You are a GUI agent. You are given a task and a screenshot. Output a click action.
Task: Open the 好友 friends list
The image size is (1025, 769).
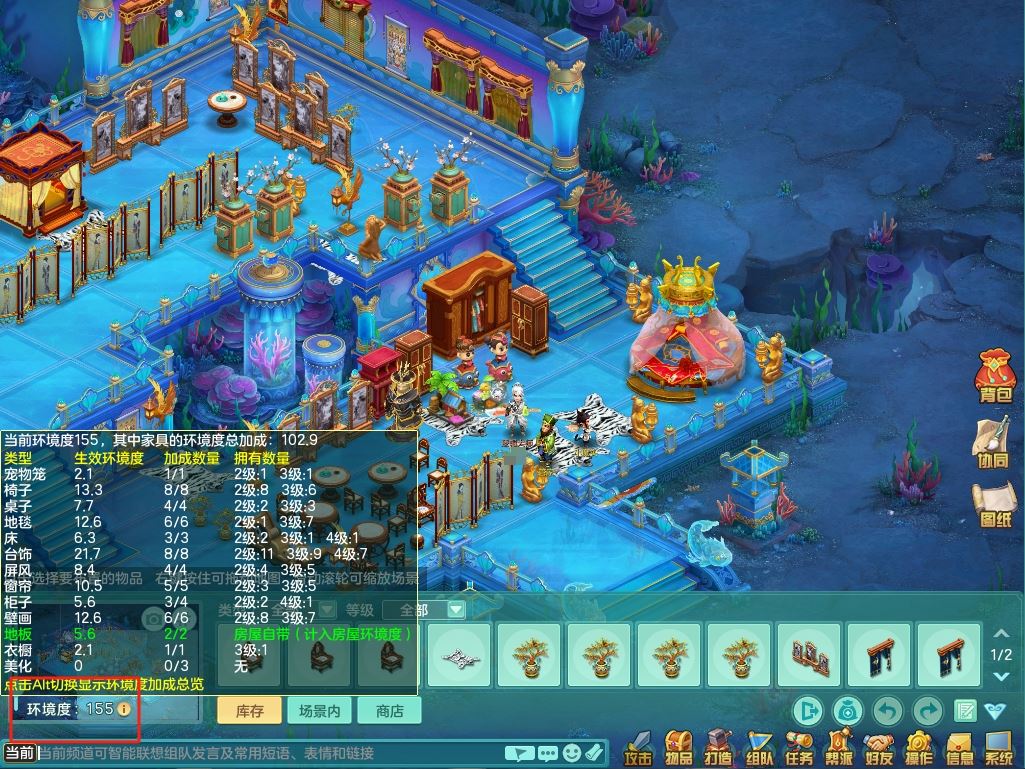point(879,747)
